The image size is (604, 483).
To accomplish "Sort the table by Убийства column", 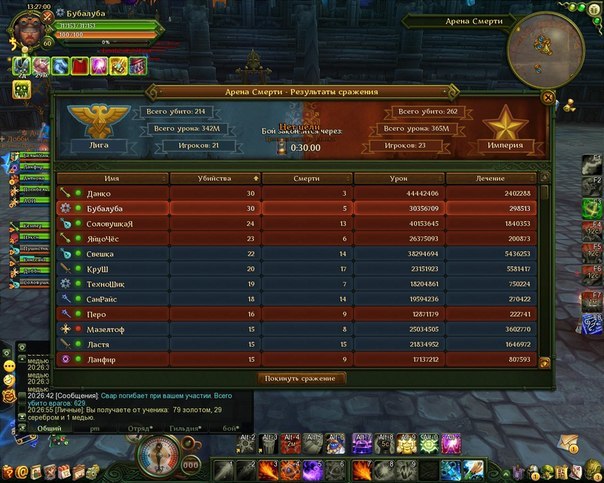I will click(214, 177).
